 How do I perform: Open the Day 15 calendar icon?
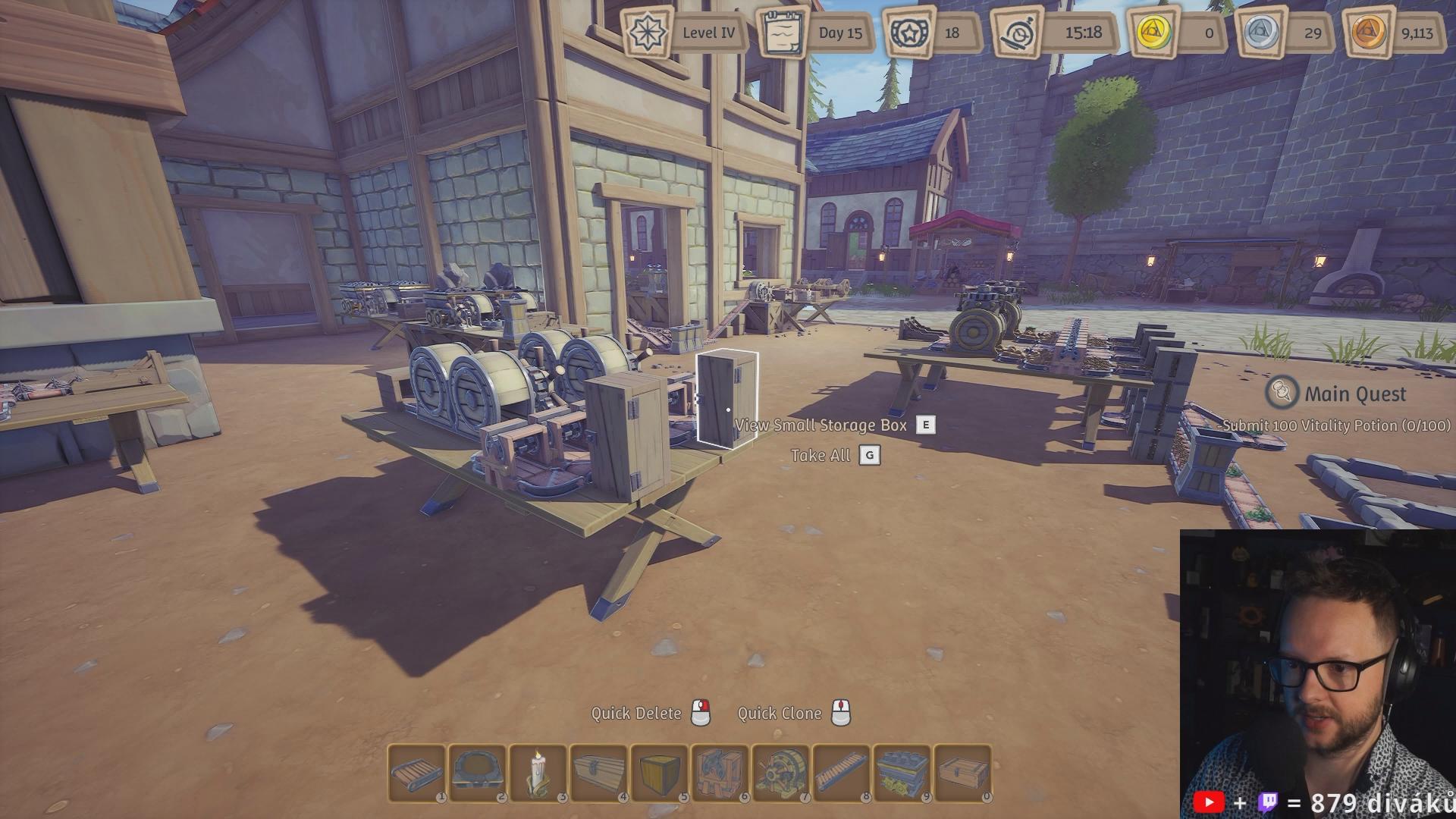tap(783, 33)
